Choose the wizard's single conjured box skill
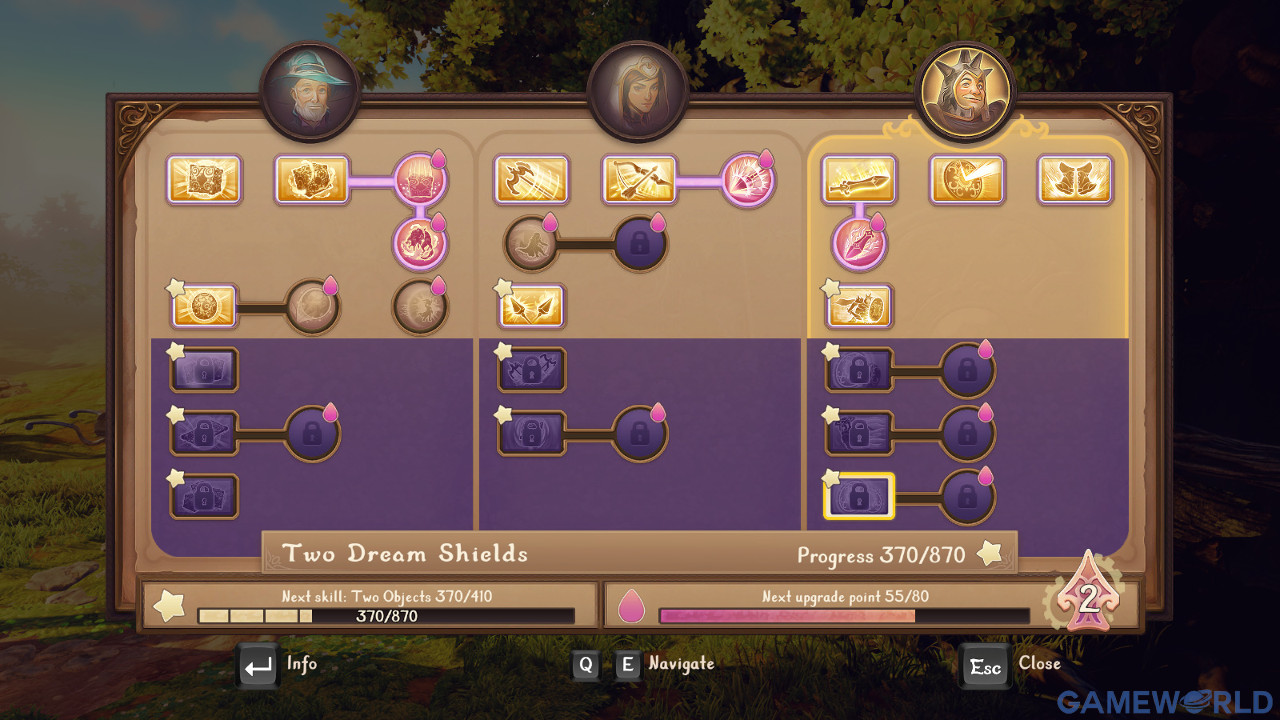 click(x=204, y=180)
